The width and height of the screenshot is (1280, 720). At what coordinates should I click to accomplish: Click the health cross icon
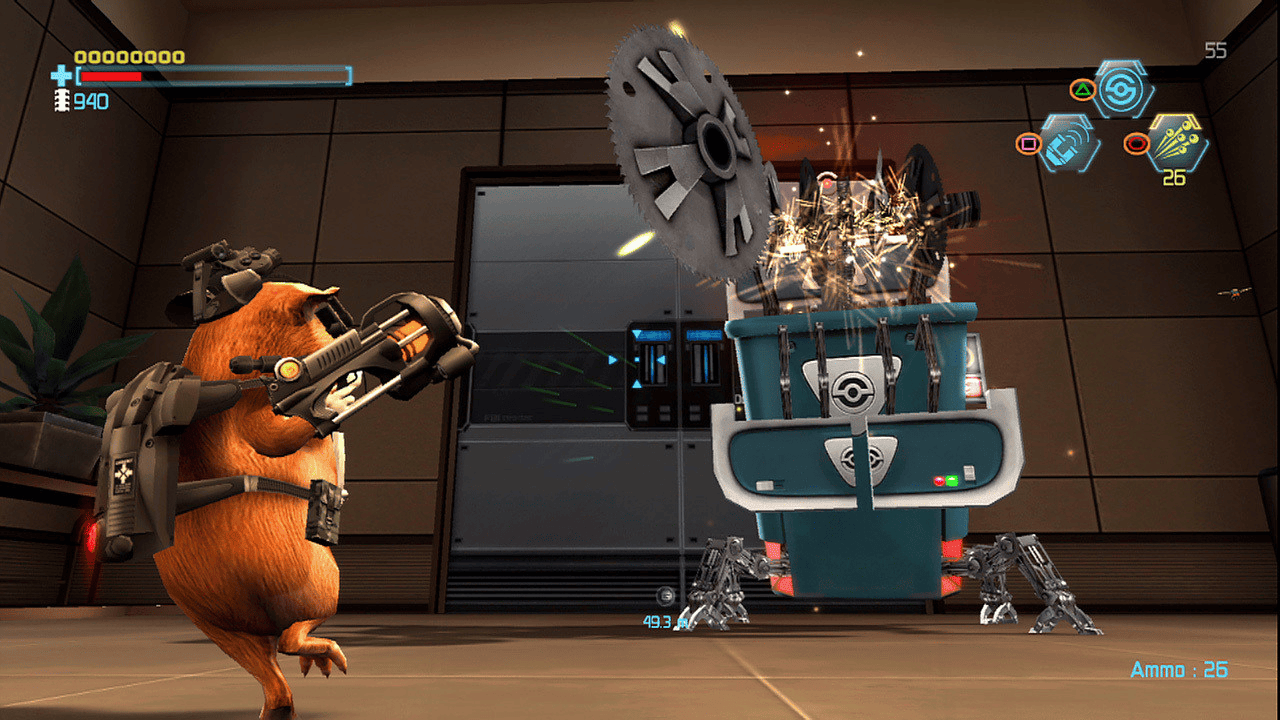61,75
